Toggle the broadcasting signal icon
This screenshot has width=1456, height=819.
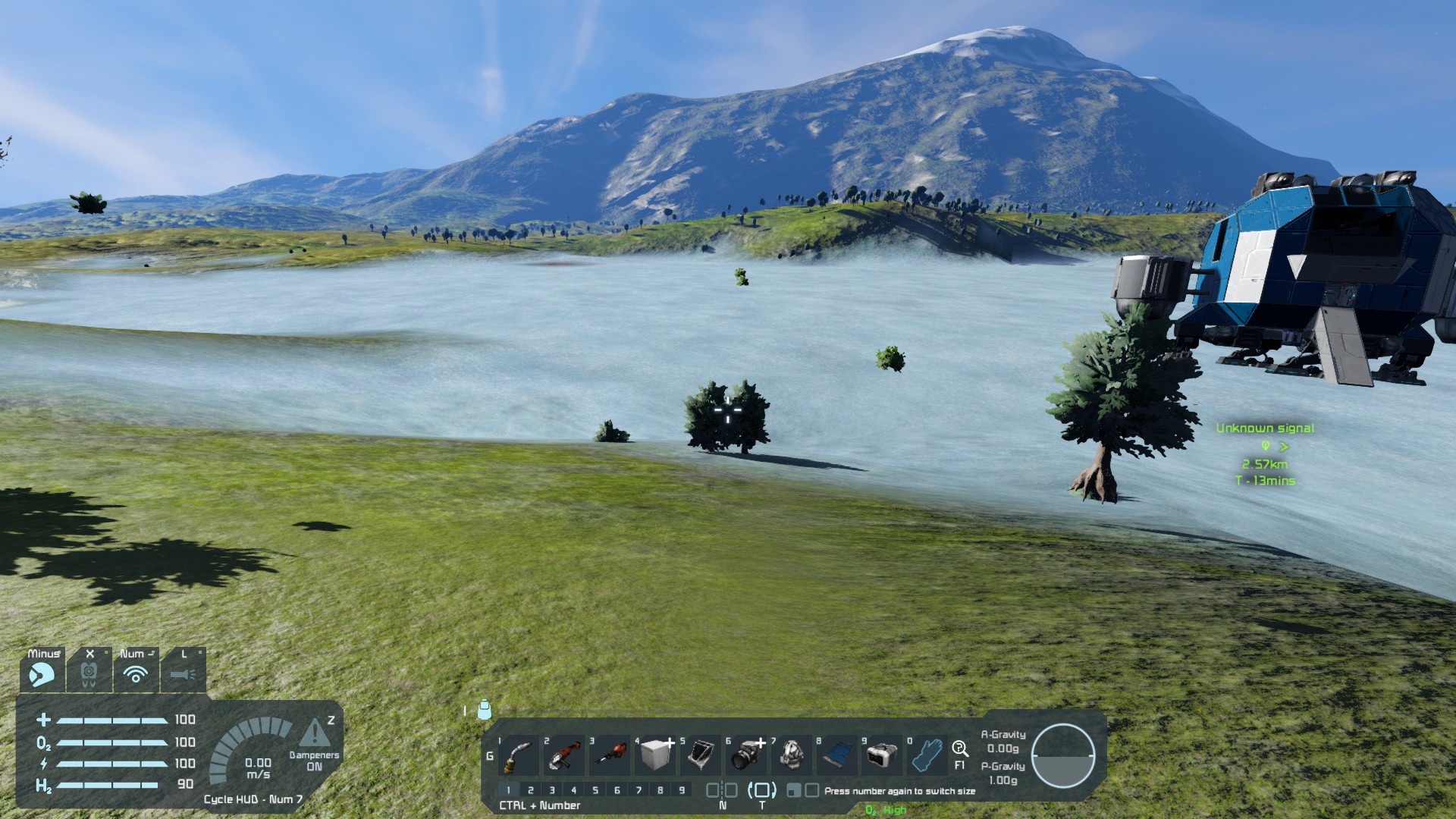coord(136,673)
